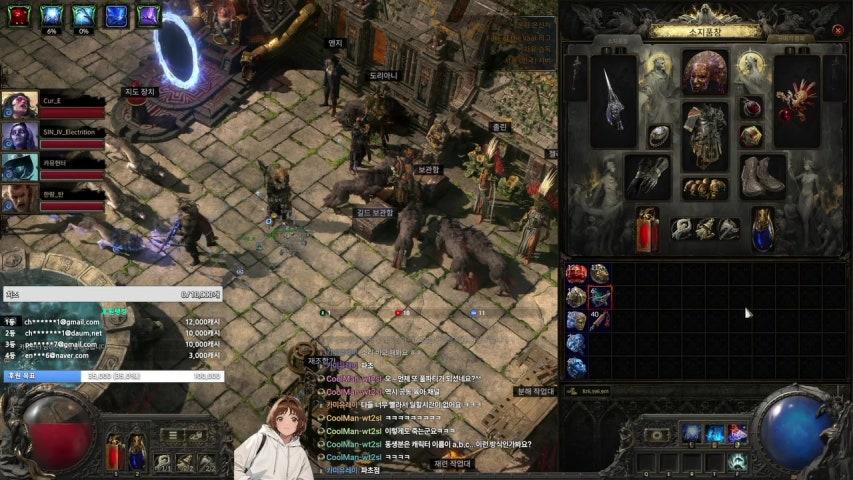Screen dimensions: 853x480
Task: Click the equipped dagger weapon slot
Action: [613, 98]
